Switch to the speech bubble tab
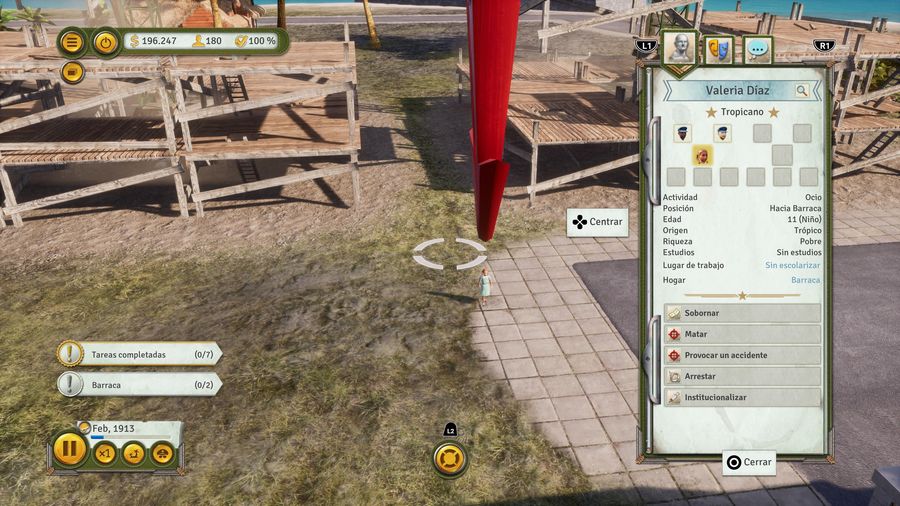Viewport: 900px width, 506px height. point(758,49)
